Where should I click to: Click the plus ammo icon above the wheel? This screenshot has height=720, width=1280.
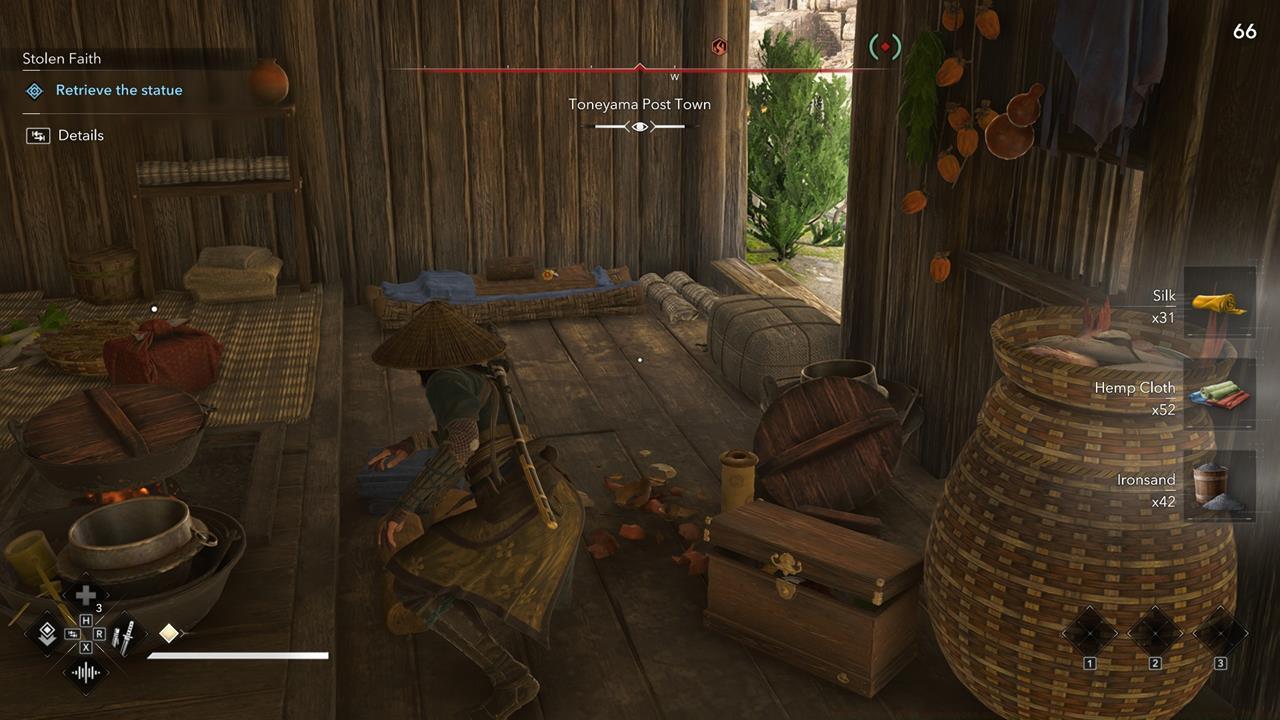[85, 595]
